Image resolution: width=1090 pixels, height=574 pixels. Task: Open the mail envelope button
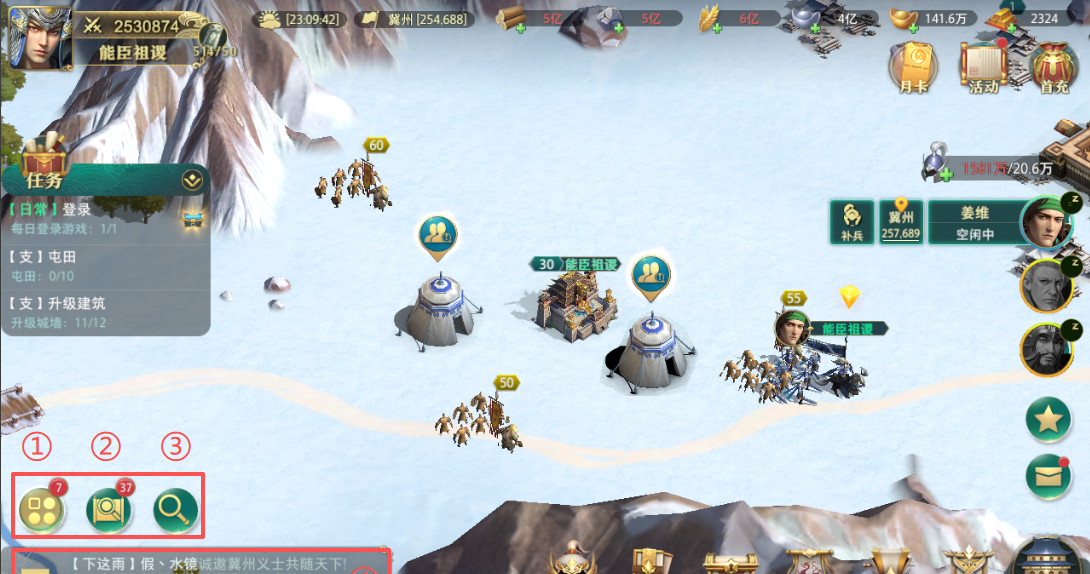click(x=1048, y=476)
